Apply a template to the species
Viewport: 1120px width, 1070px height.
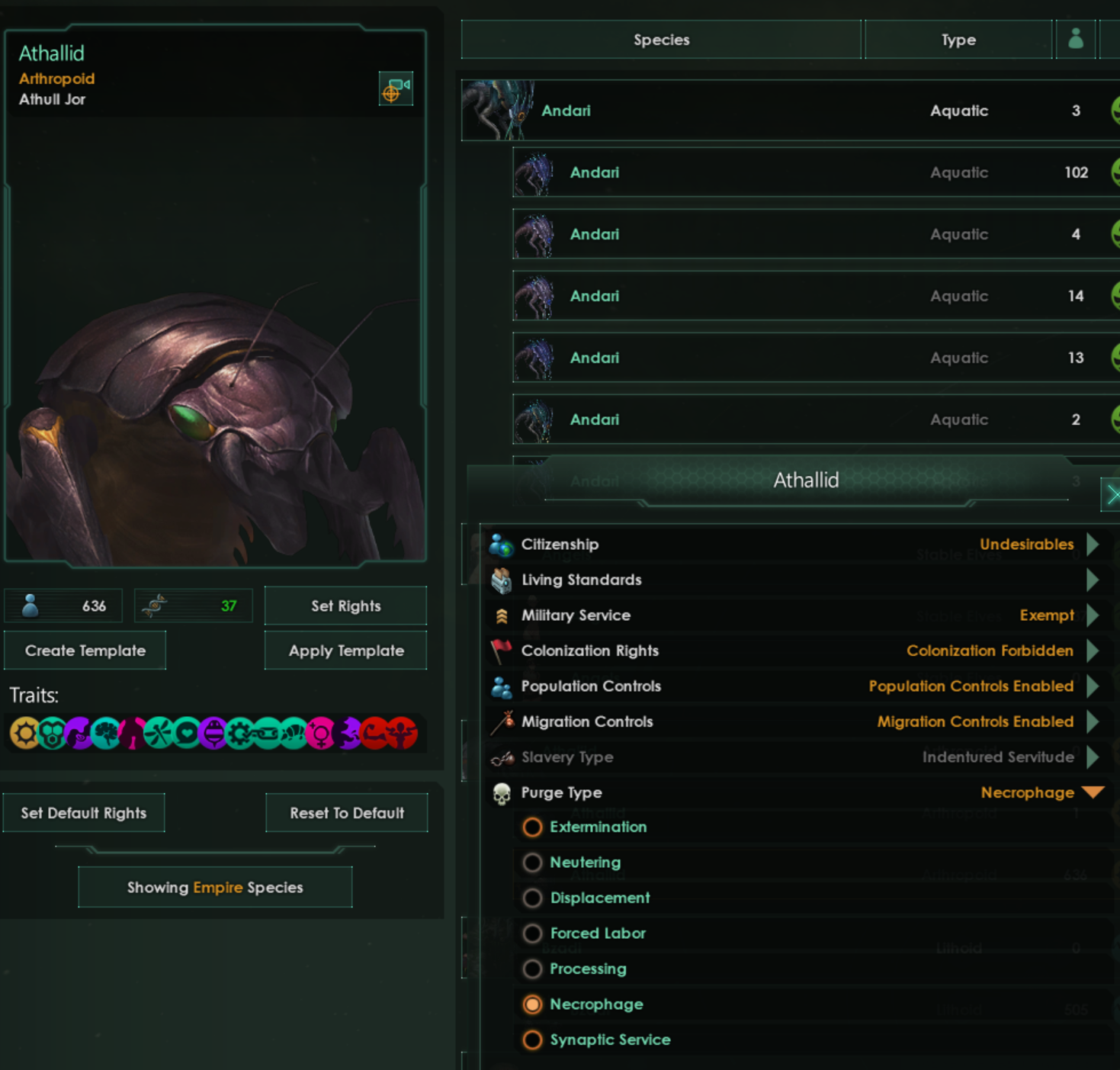345,651
